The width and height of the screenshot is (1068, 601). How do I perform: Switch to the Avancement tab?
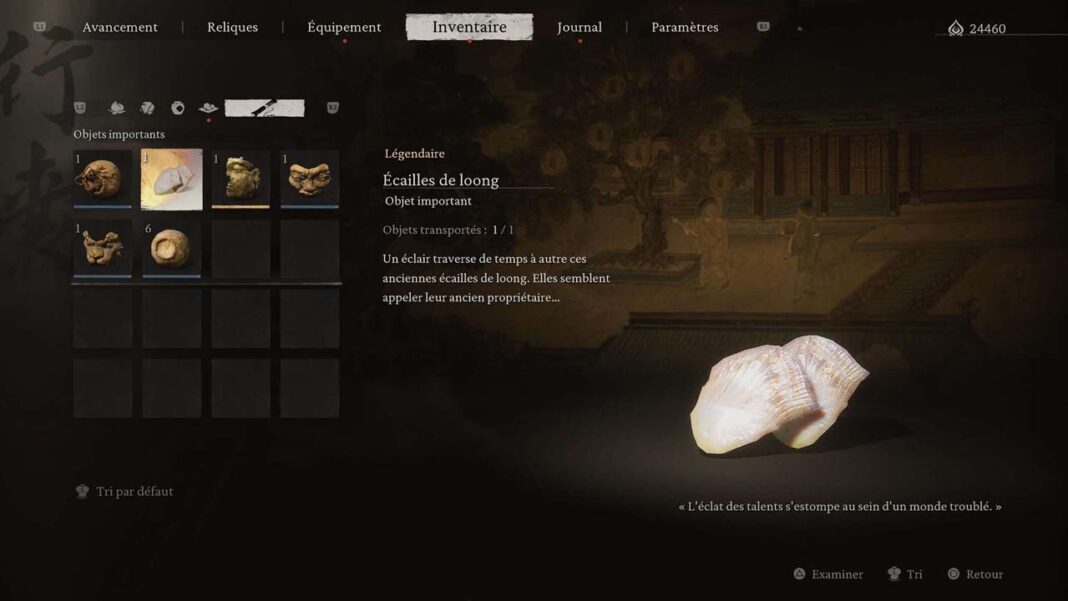coord(120,27)
